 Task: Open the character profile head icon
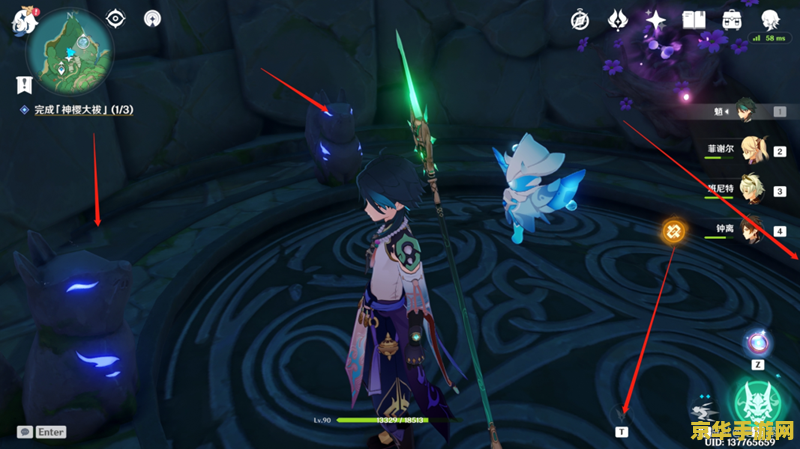click(x=771, y=20)
